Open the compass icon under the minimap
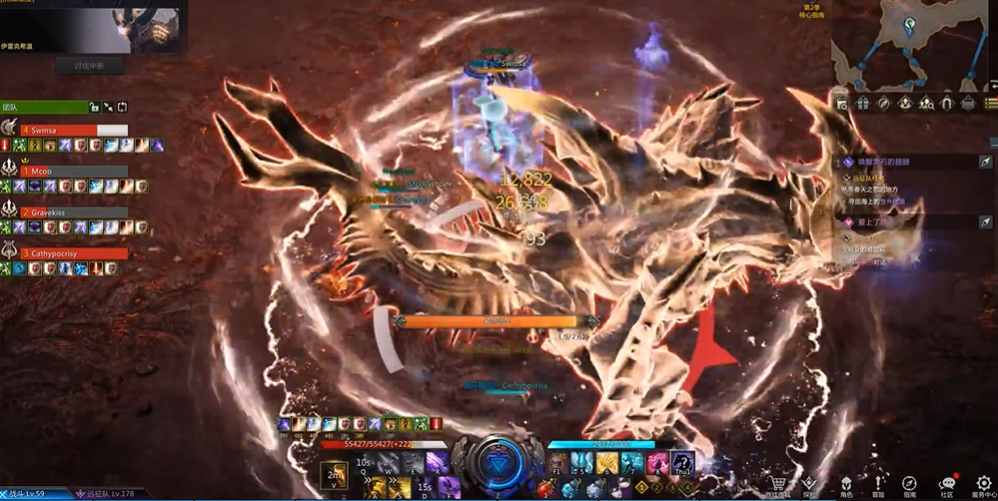This screenshot has height=501, width=998. click(883, 103)
